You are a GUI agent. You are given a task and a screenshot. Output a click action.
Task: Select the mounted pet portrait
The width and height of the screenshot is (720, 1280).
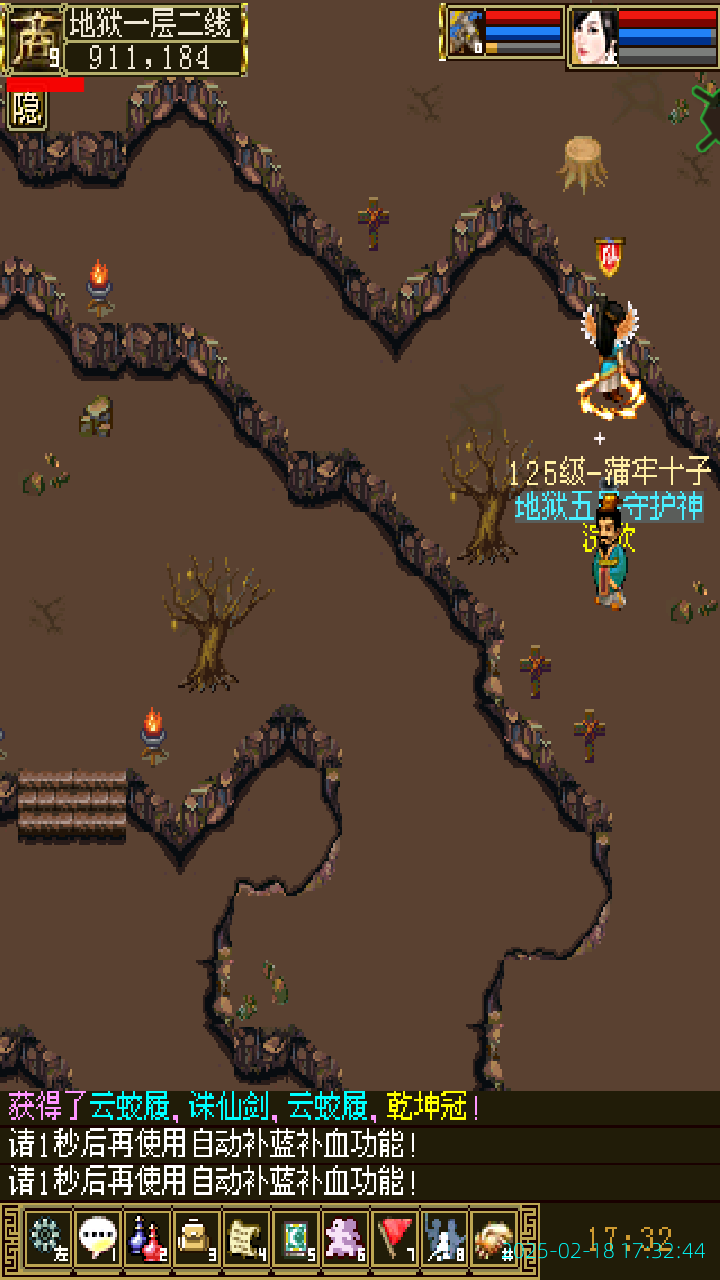point(466,33)
